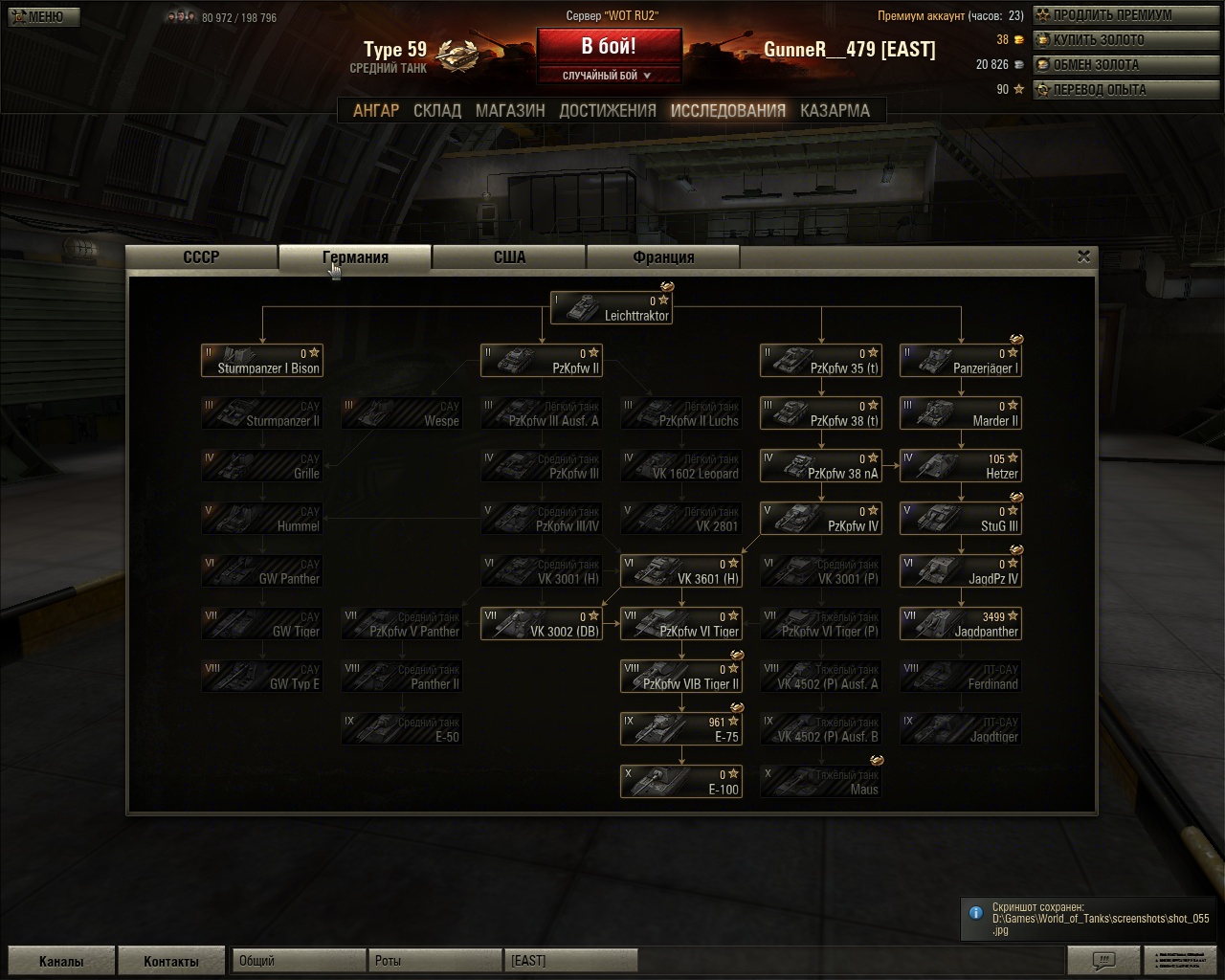Switch to the США tech tree
The width and height of the screenshot is (1225, 980).
509,257
